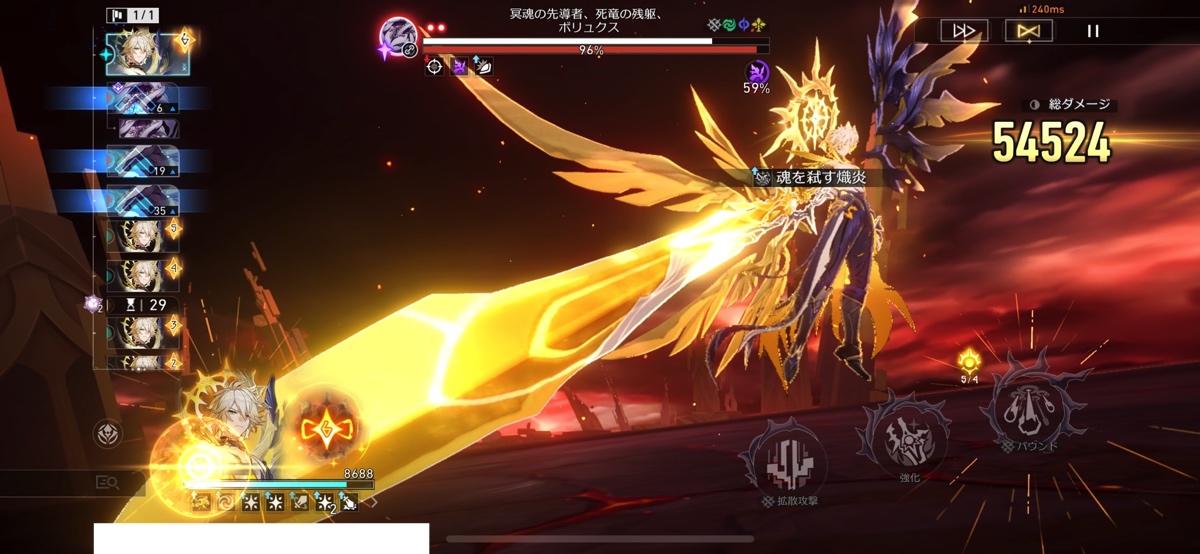Tap the purple dragon 59% gauge icon
This screenshot has height=554, width=1200.
[757, 71]
